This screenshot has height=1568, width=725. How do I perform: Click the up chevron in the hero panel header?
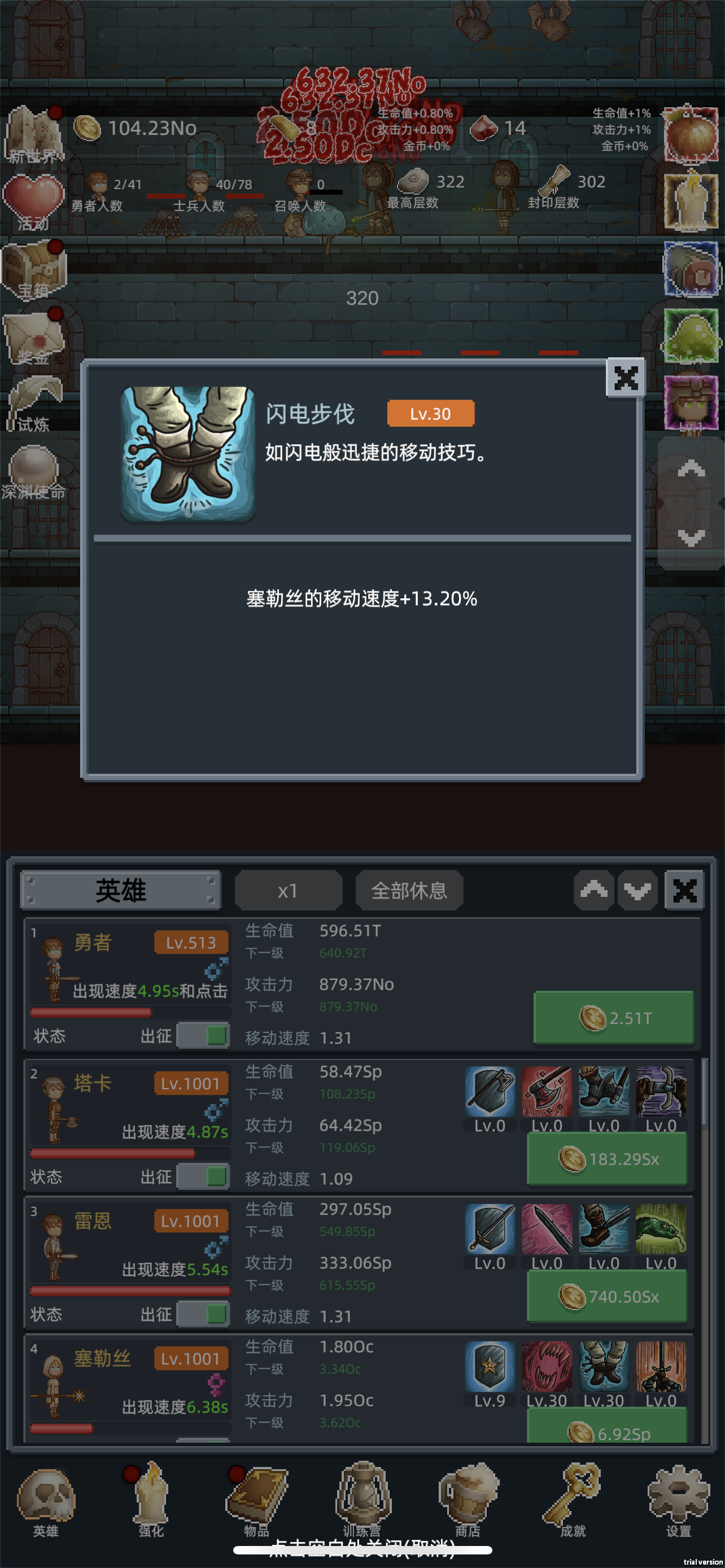tap(593, 890)
